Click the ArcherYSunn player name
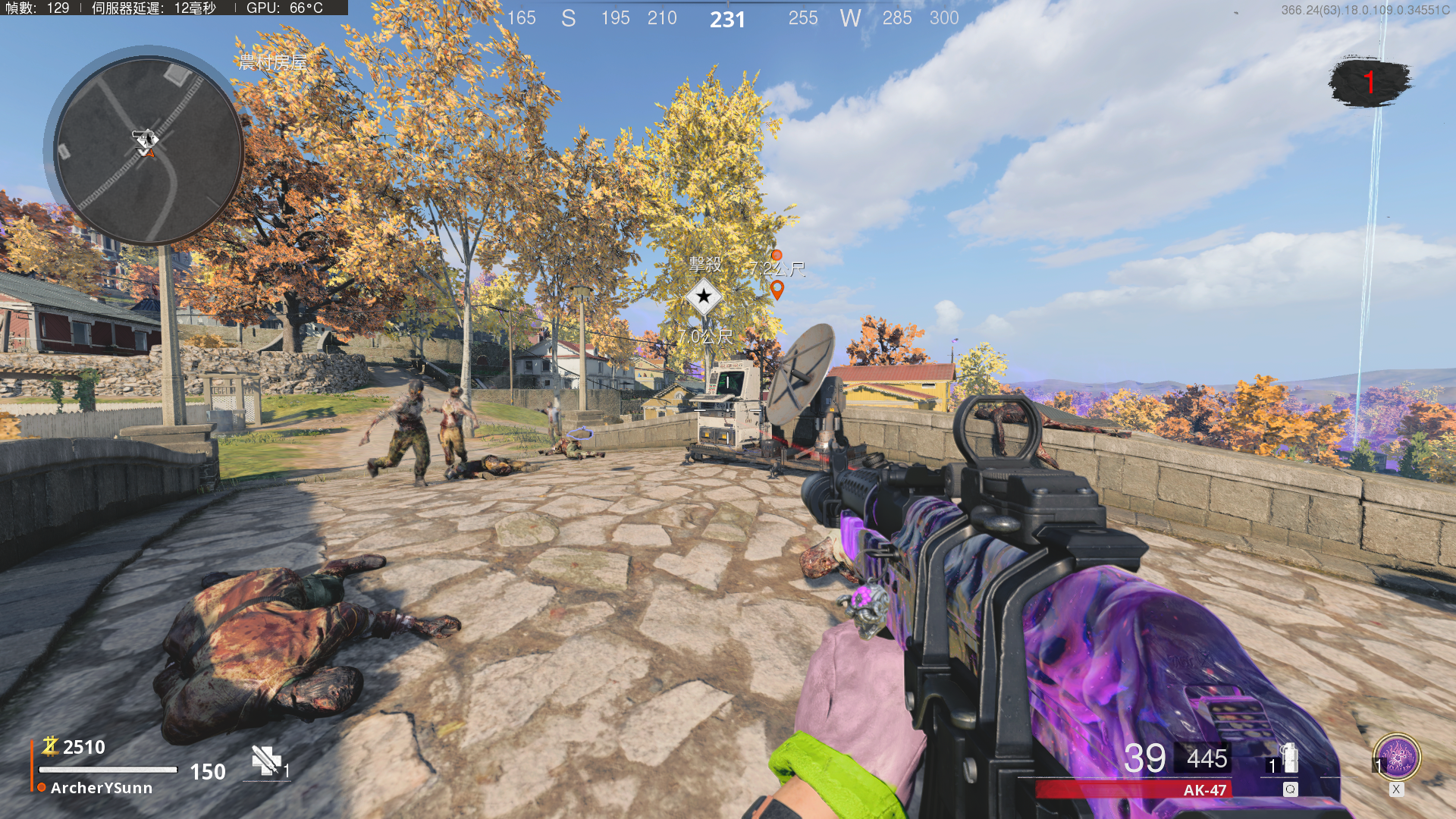1456x819 pixels. coord(102,788)
